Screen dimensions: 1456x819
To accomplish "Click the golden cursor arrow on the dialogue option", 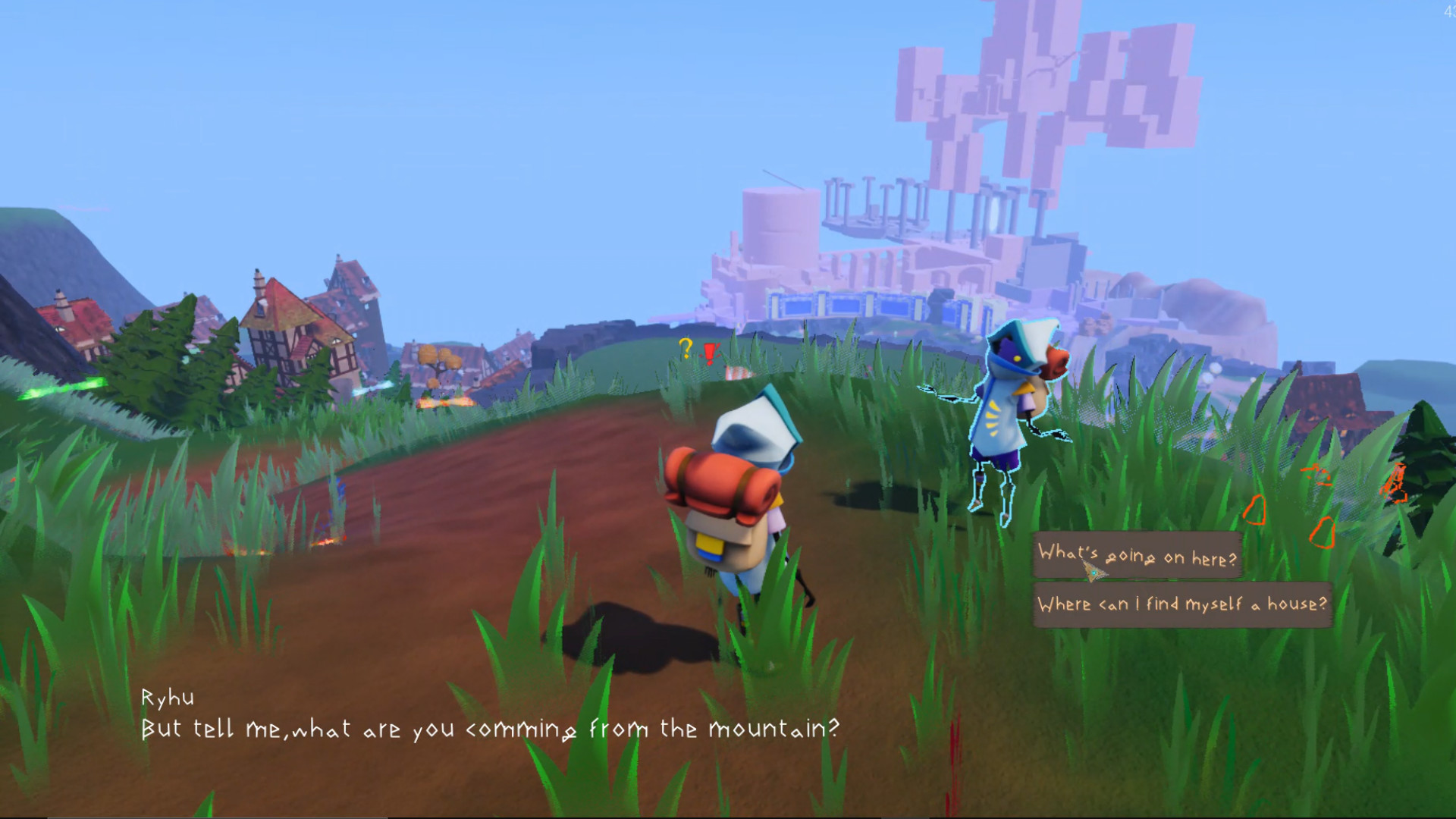I will tap(1090, 573).
